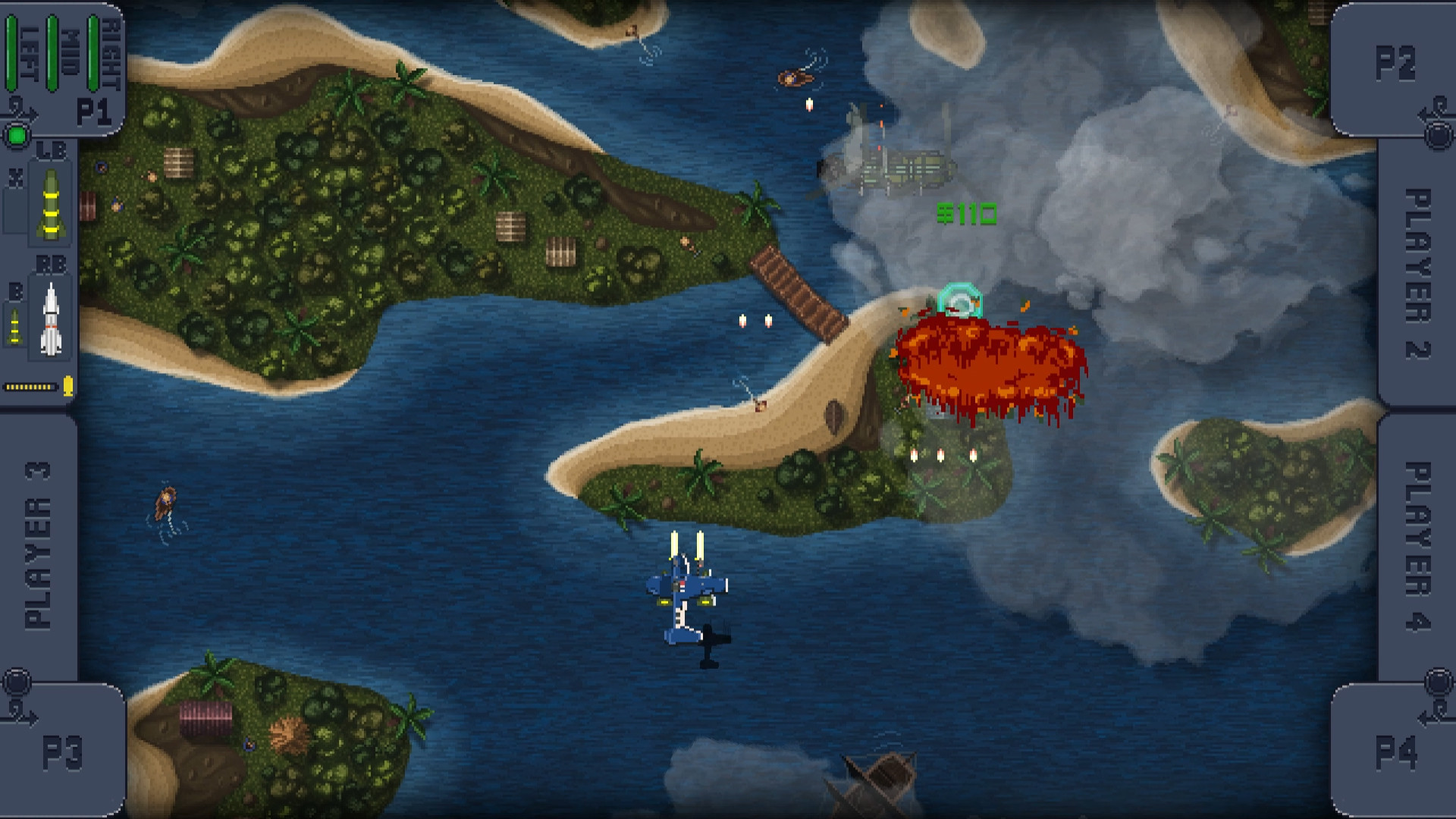
Task: Toggle the green ready light under P1
Action: (x=16, y=135)
